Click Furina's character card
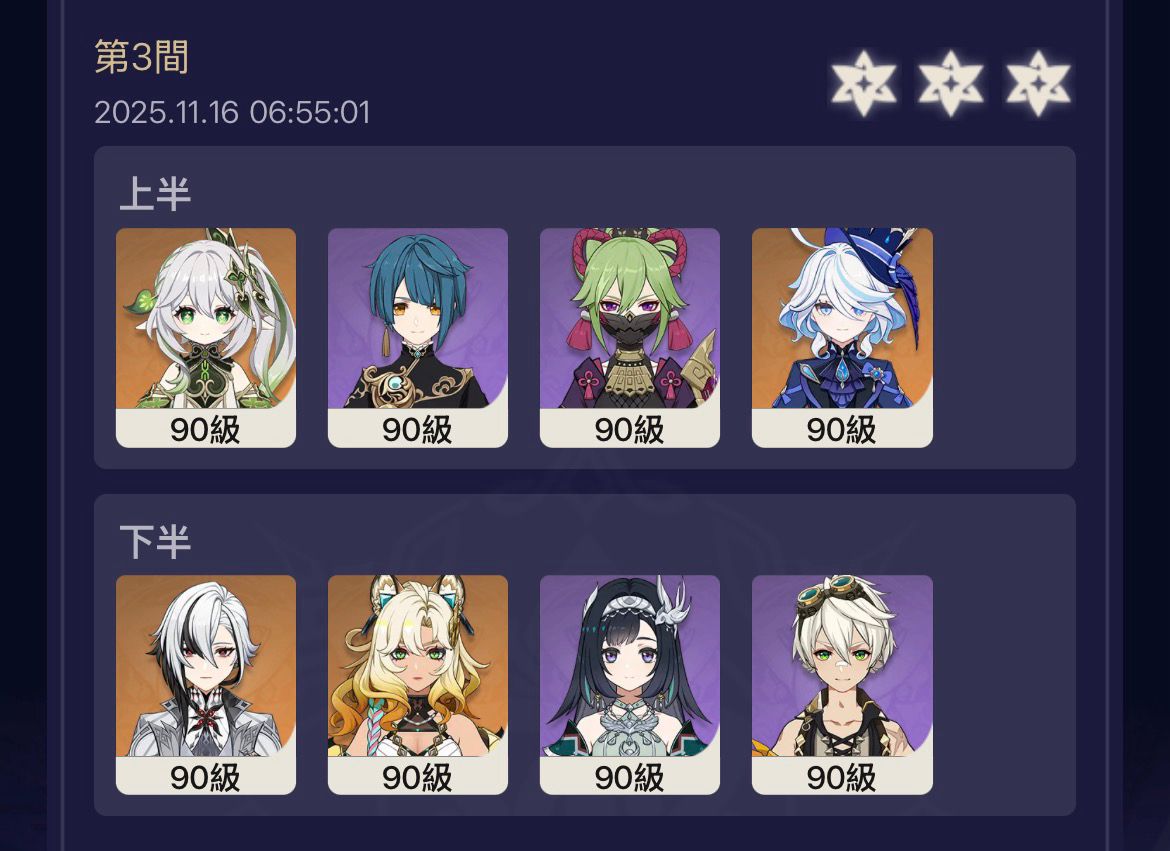 [842, 337]
